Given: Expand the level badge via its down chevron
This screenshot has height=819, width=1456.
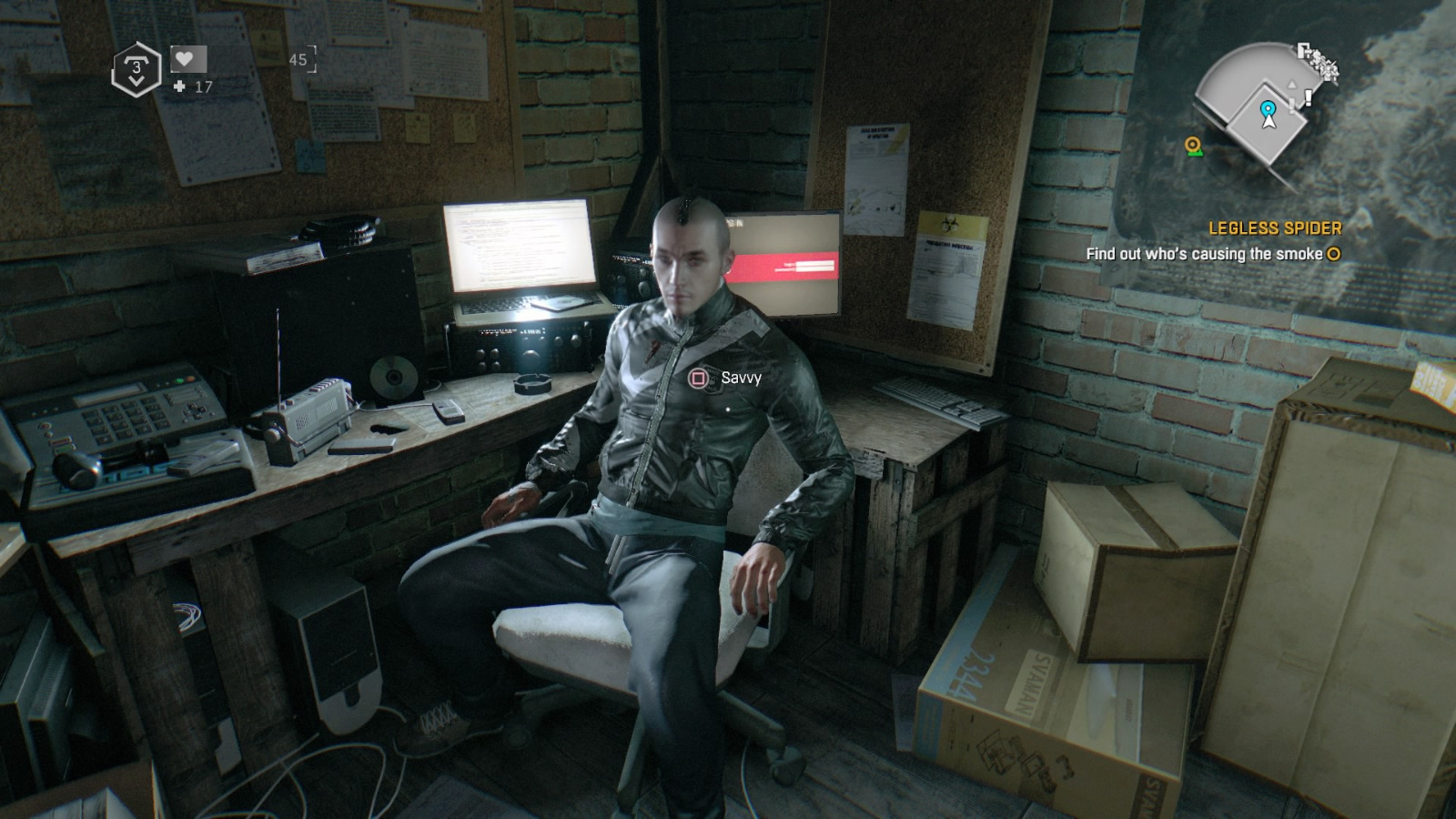Looking at the screenshot, I should coord(136,82).
